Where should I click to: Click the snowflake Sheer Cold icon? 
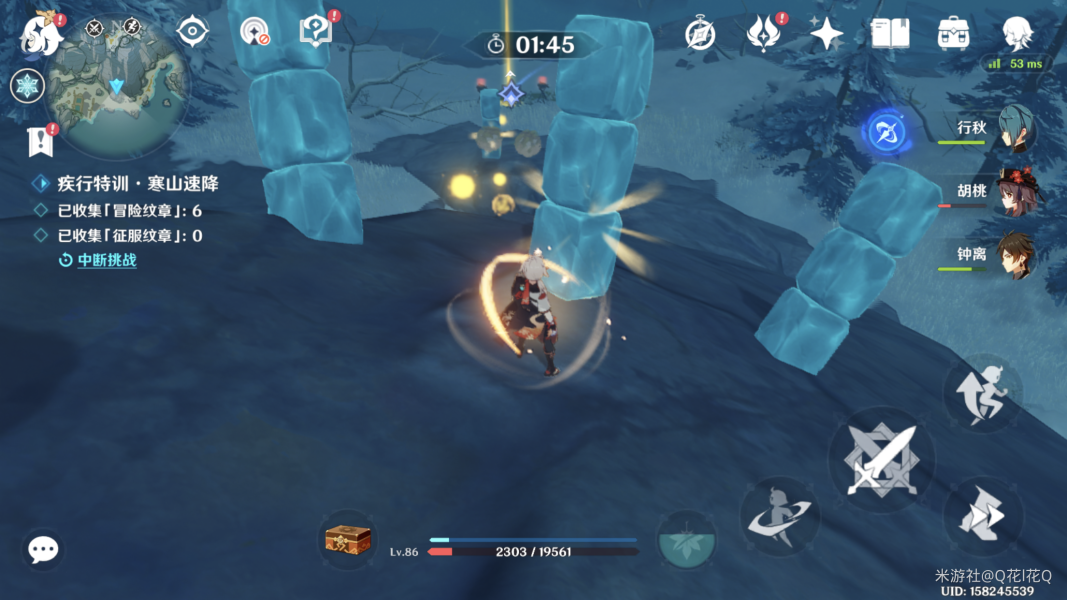click(27, 86)
